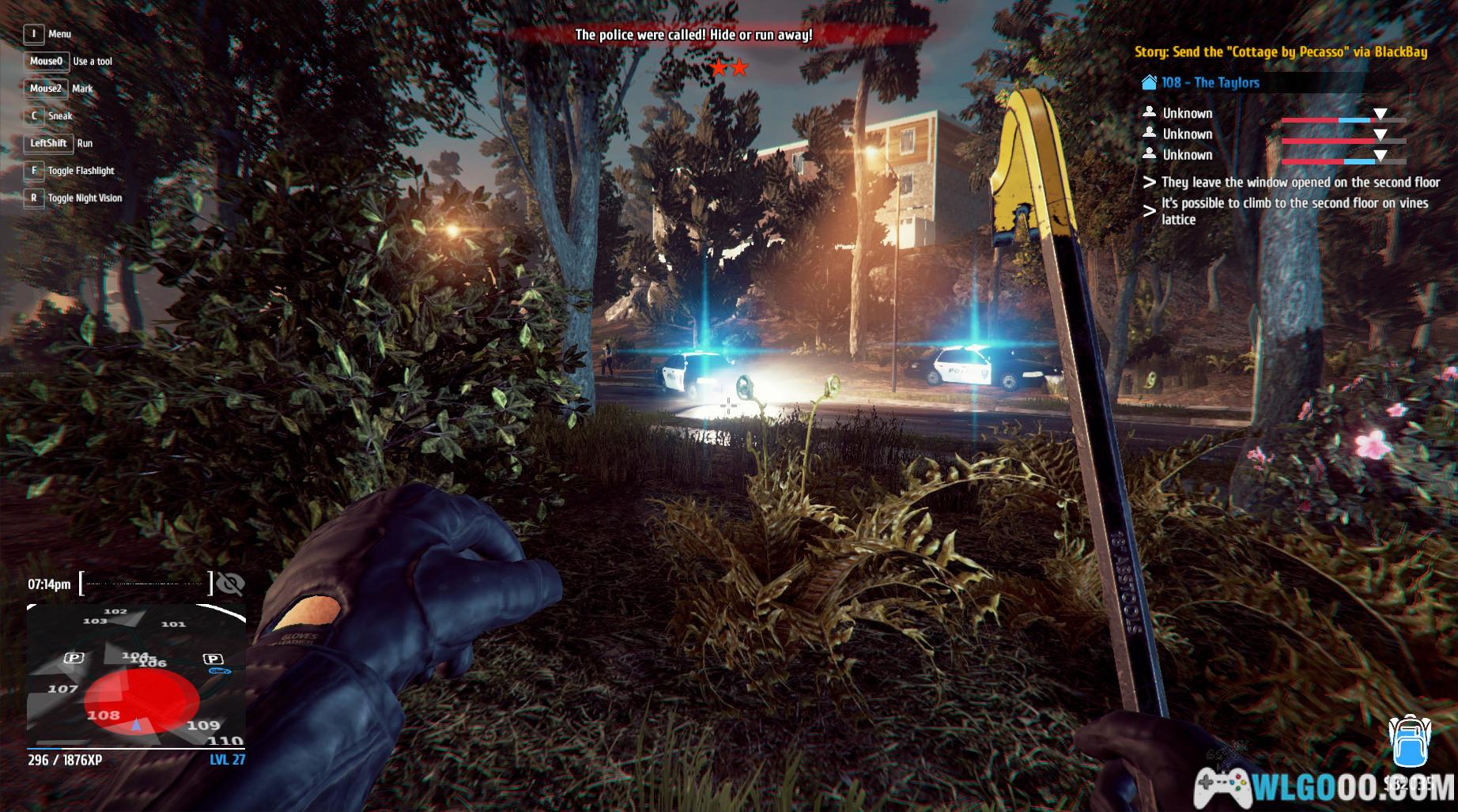The image size is (1458, 812).
Task: Select the hint about the opened second-floor window
Action: pyautogui.click(x=1300, y=182)
